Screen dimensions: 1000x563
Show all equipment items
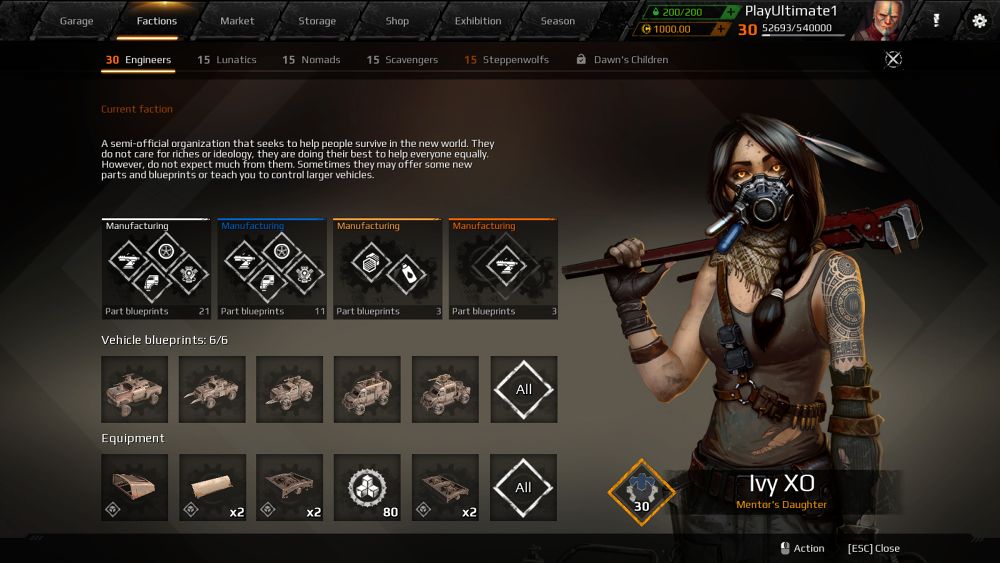point(523,487)
